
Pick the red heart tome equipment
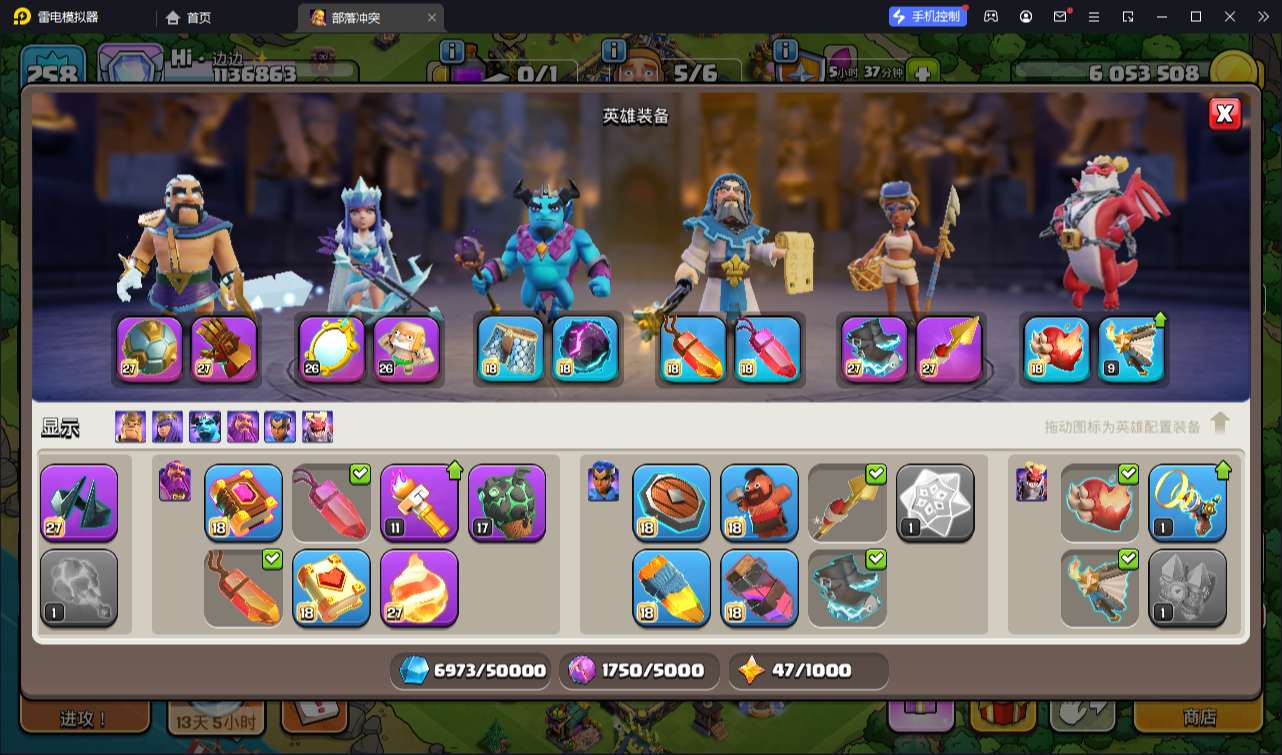tap(331, 587)
